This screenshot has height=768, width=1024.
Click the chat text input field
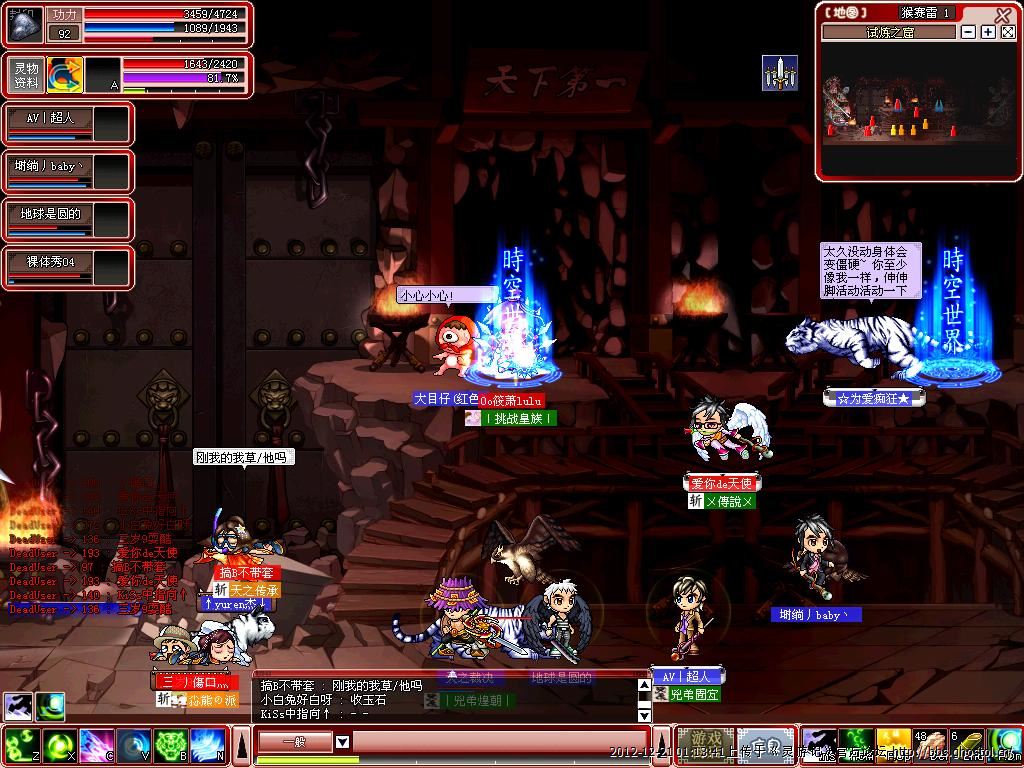tap(500, 742)
